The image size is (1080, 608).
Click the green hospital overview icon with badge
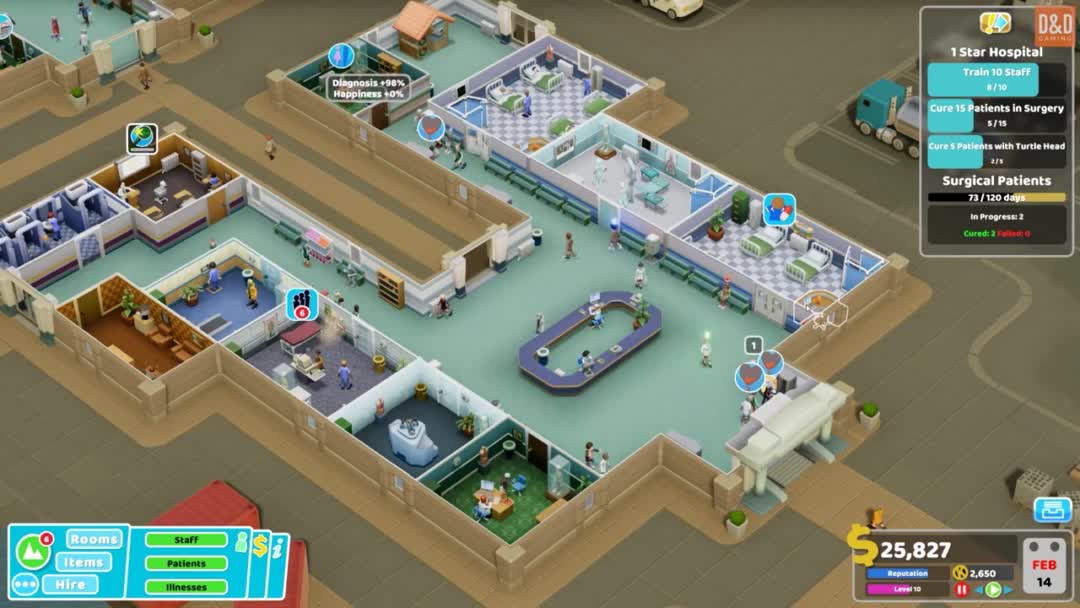[x=32, y=549]
